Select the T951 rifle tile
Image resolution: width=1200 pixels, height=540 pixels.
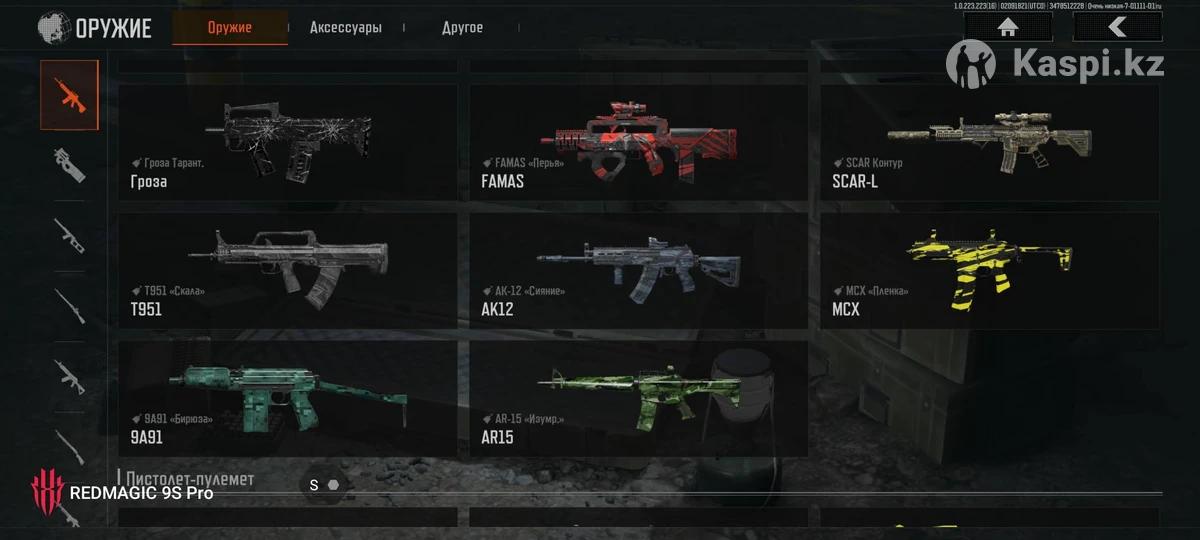(x=288, y=270)
